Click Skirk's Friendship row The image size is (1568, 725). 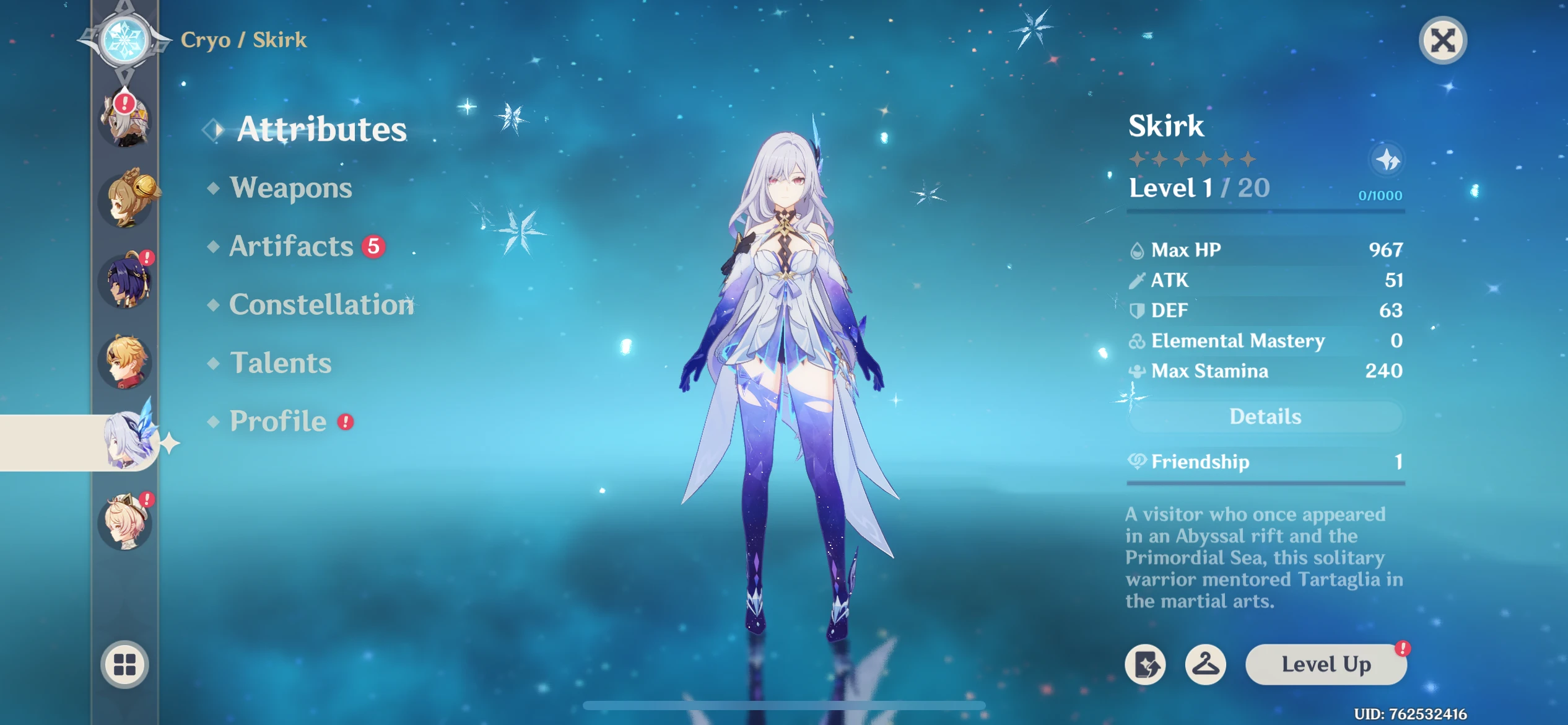pos(1264,462)
